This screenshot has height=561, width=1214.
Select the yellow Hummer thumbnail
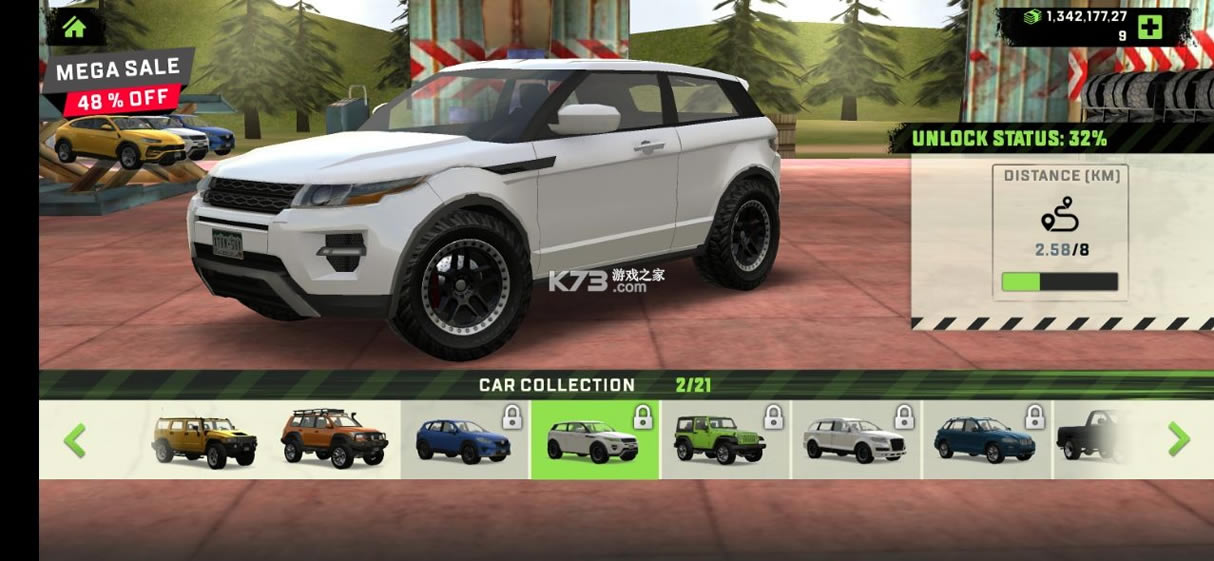click(x=204, y=440)
